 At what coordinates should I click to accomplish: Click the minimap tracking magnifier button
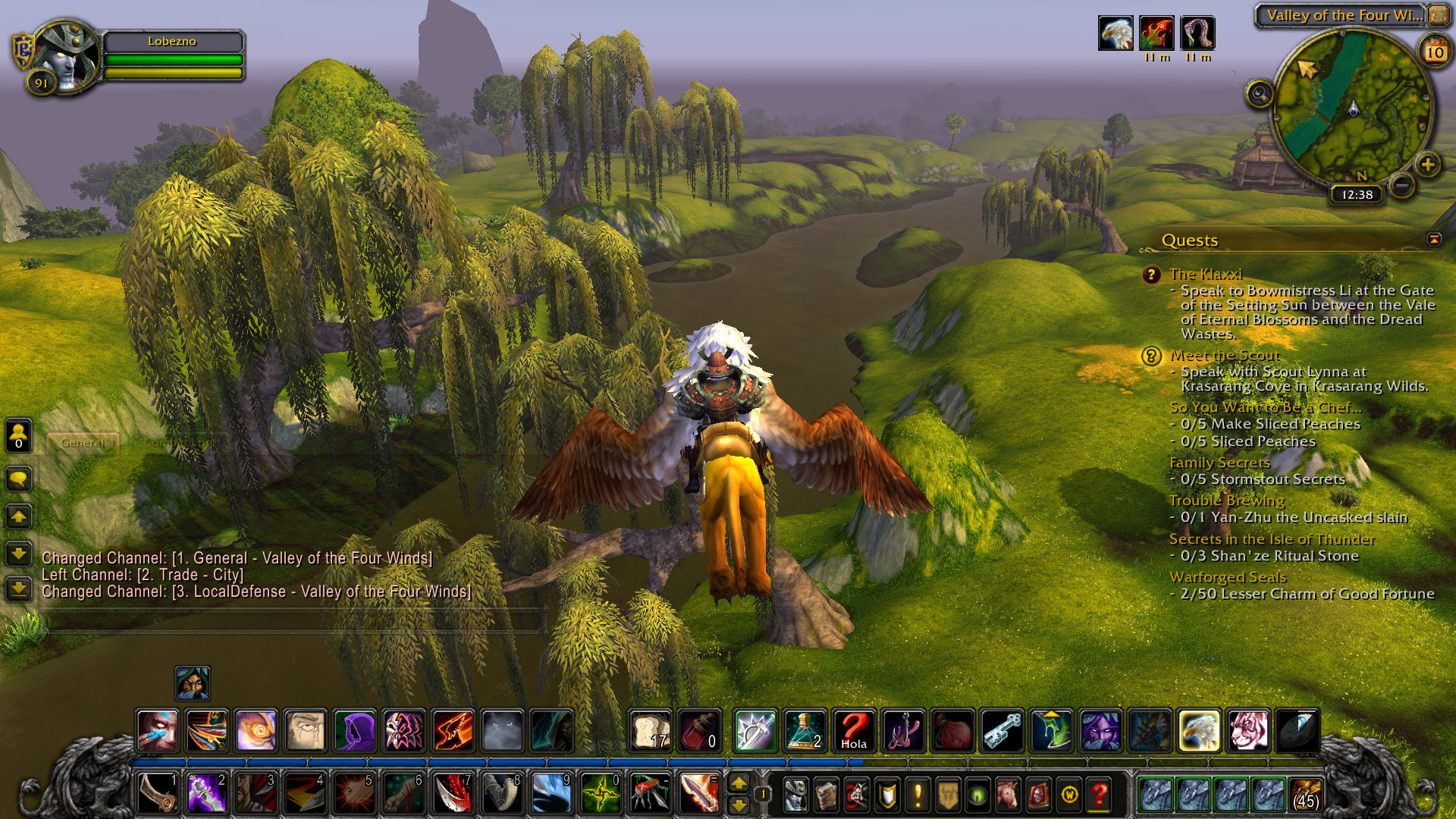pyautogui.click(x=1260, y=94)
